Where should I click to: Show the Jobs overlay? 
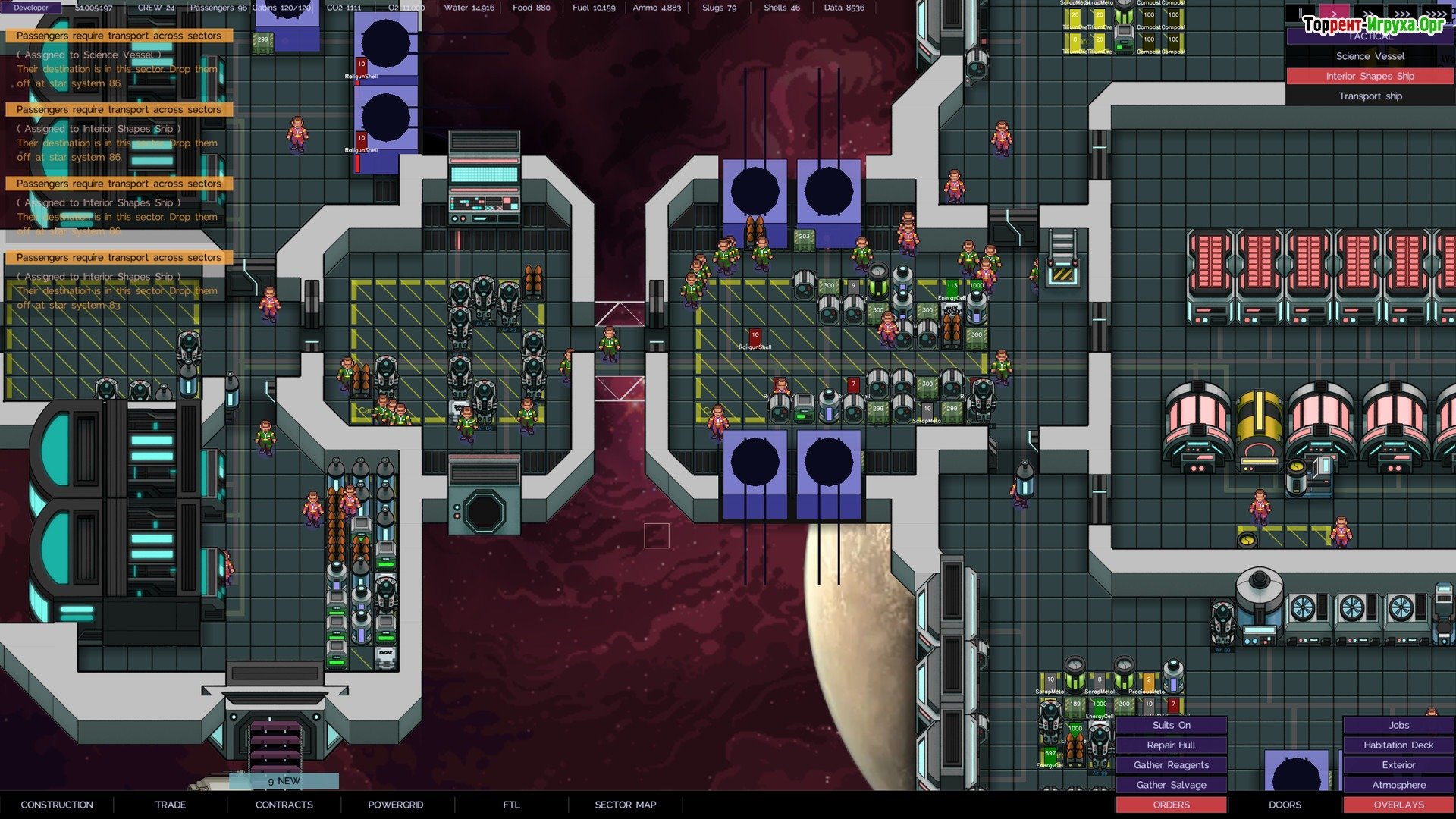1398,725
